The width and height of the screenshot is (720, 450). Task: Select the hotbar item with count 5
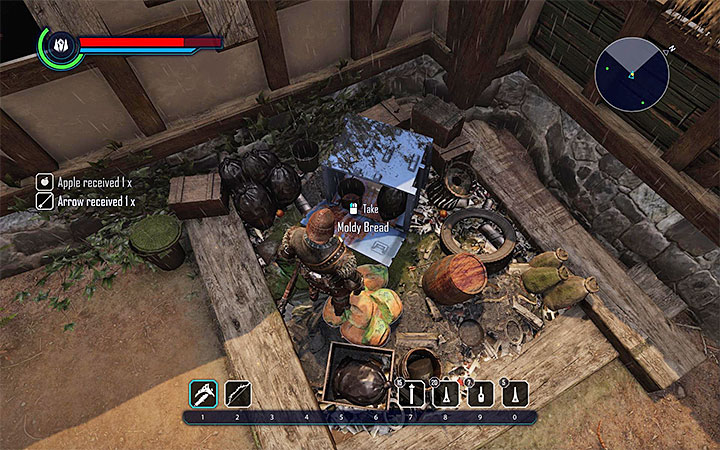click(x=514, y=394)
